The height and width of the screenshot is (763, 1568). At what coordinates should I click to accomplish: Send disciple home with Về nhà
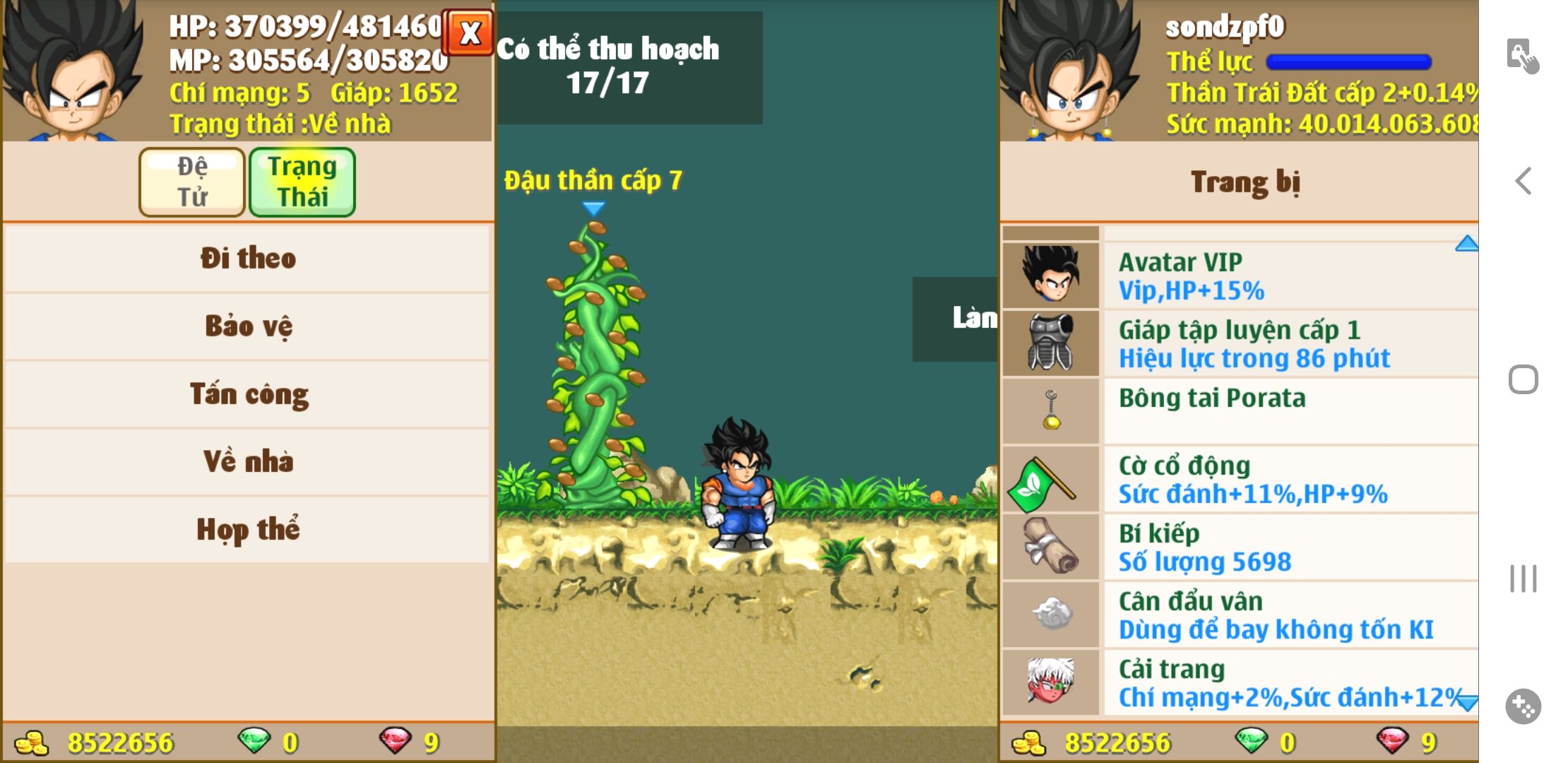247,462
